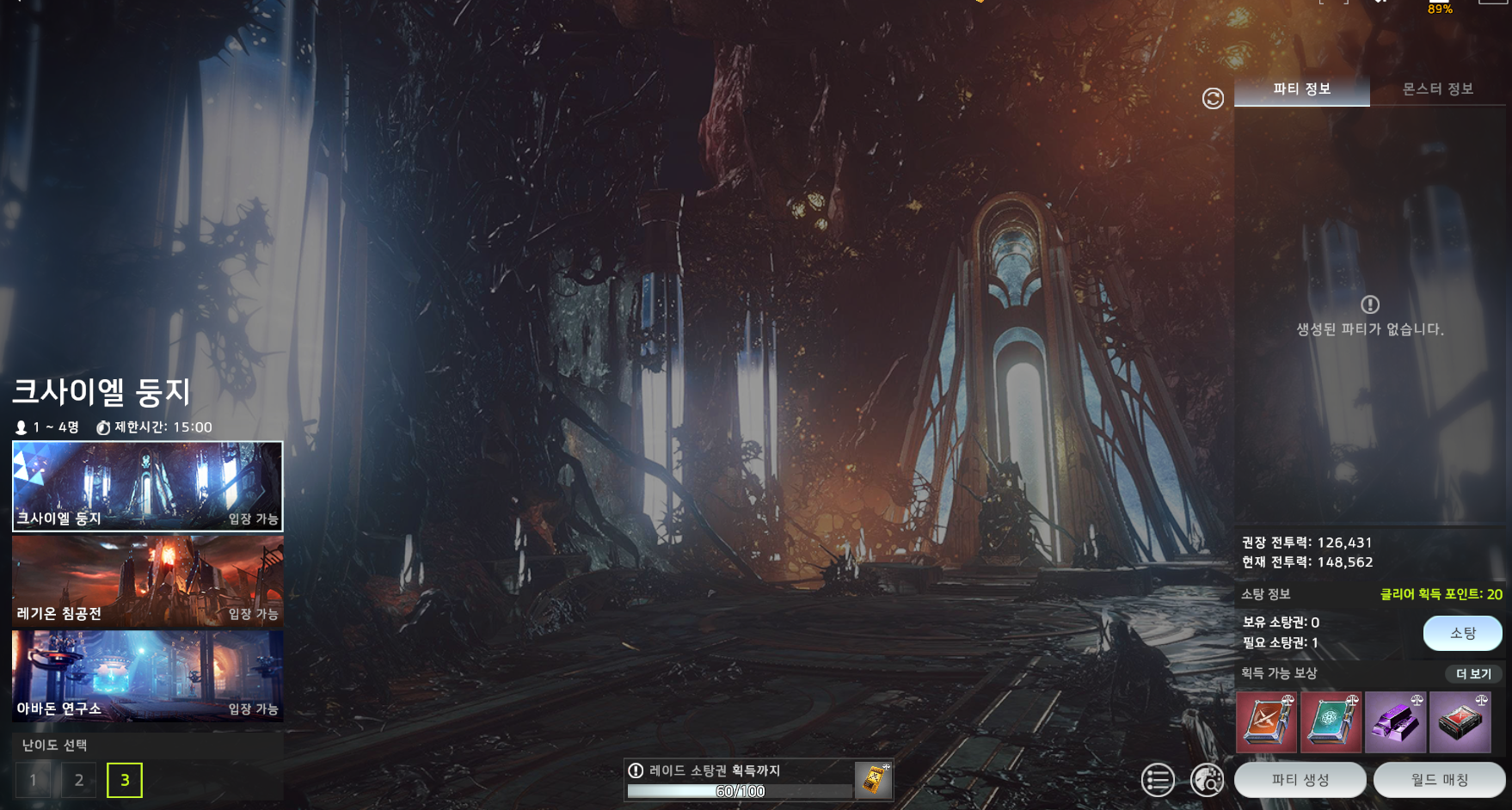The image size is (1512, 810).
Task: Pick the 아바돈 연구소 dungeon
Action: click(x=147, y=676)
